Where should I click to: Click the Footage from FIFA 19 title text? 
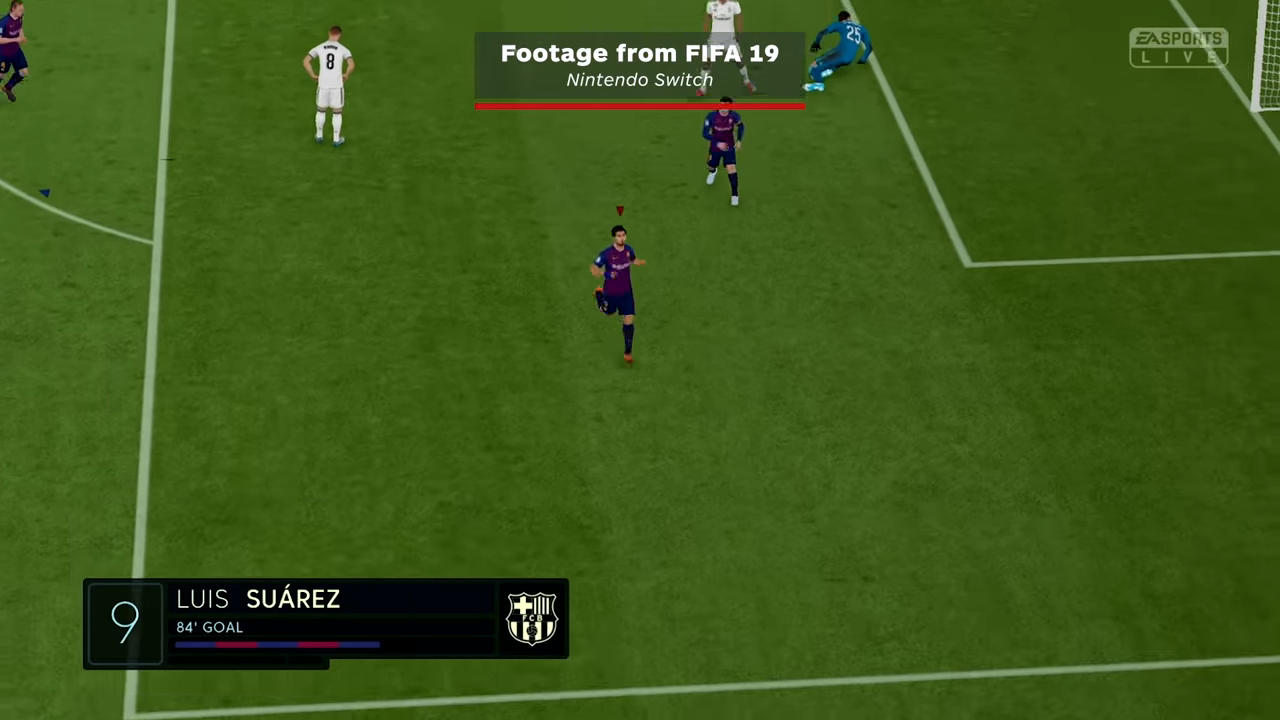[x=640, y=53]
